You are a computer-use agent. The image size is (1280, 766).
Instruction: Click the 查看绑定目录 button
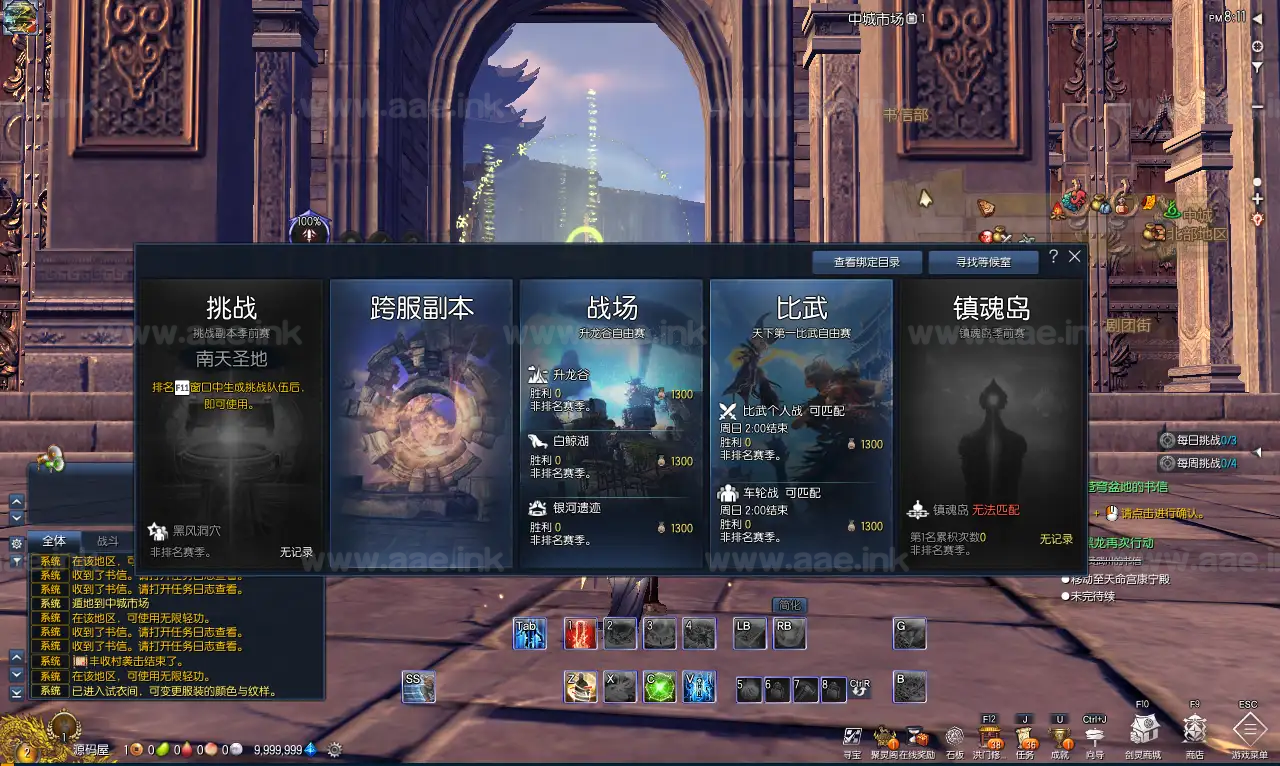[x=868, y=262]
